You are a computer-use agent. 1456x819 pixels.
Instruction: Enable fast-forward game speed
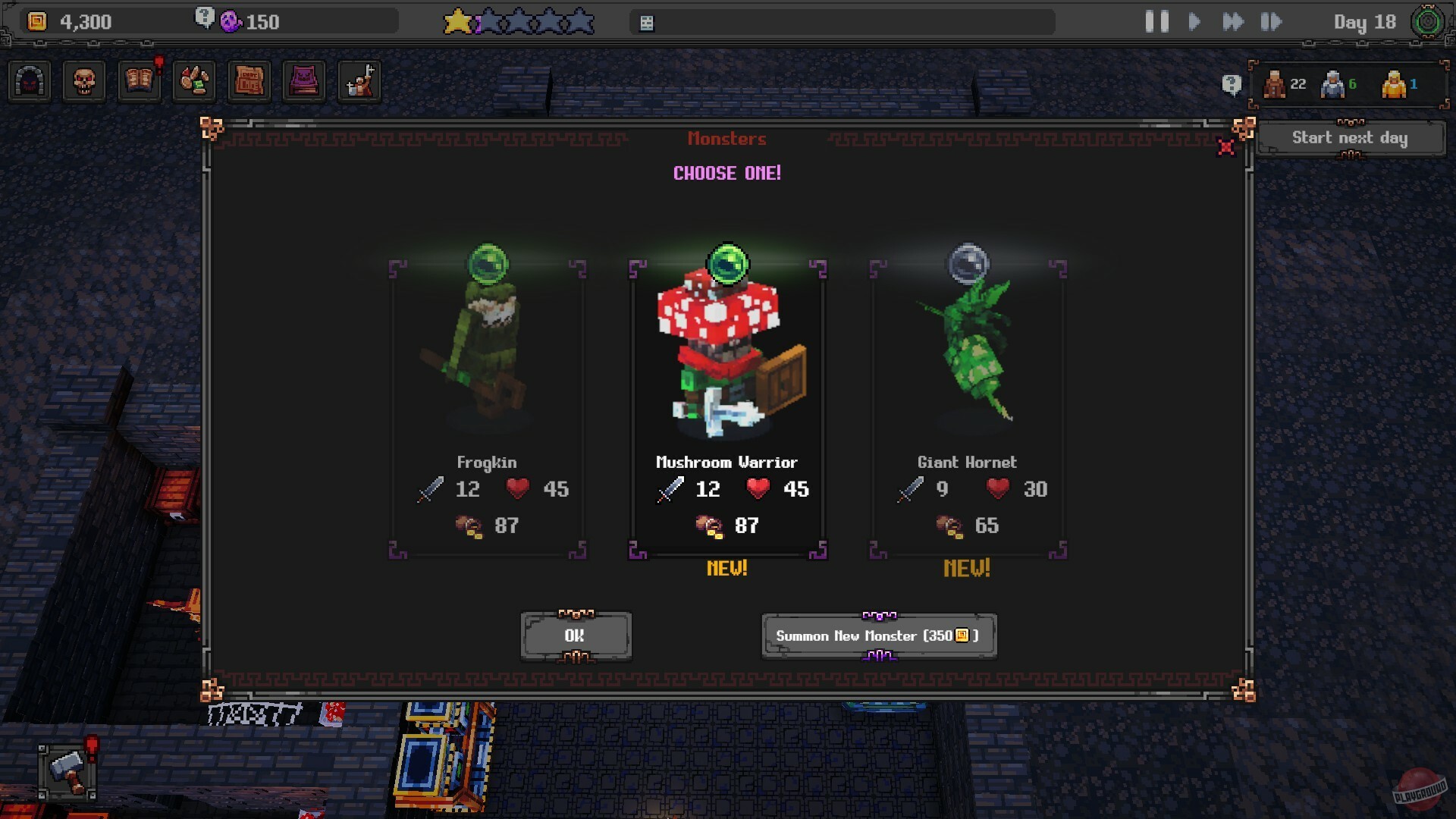[1235, 22]
